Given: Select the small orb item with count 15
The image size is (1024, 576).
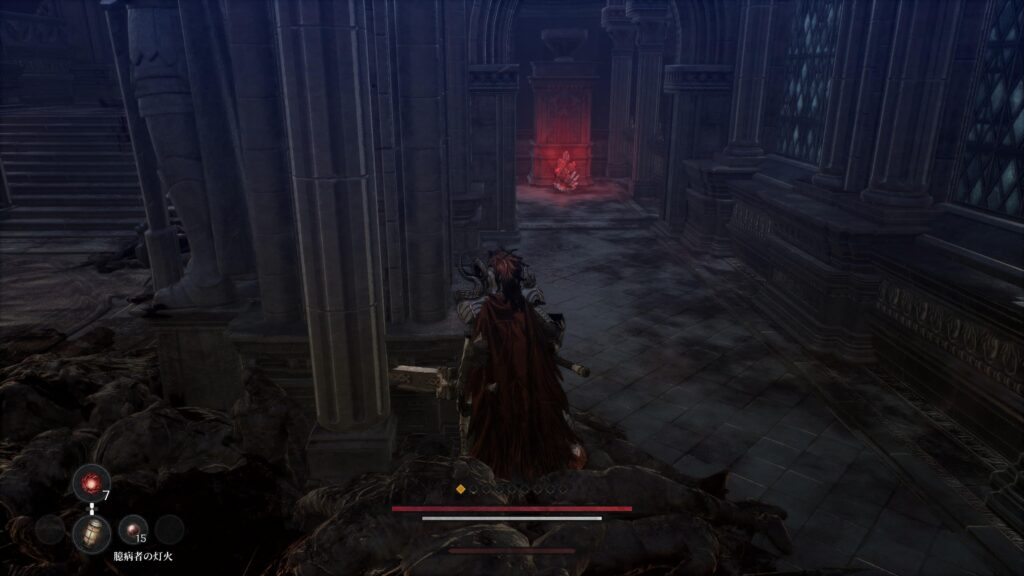Looking at the screenshot, I should tap(131, 528).
